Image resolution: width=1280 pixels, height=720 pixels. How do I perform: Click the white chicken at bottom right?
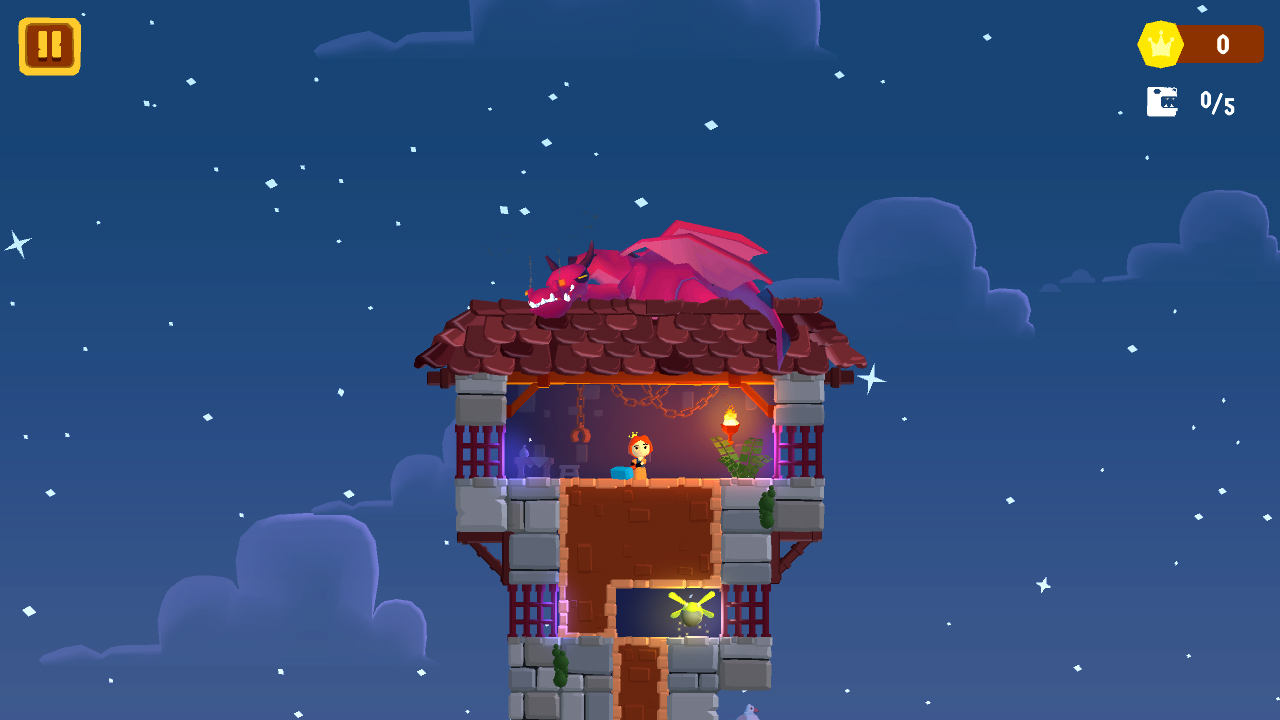click(749, 712)
